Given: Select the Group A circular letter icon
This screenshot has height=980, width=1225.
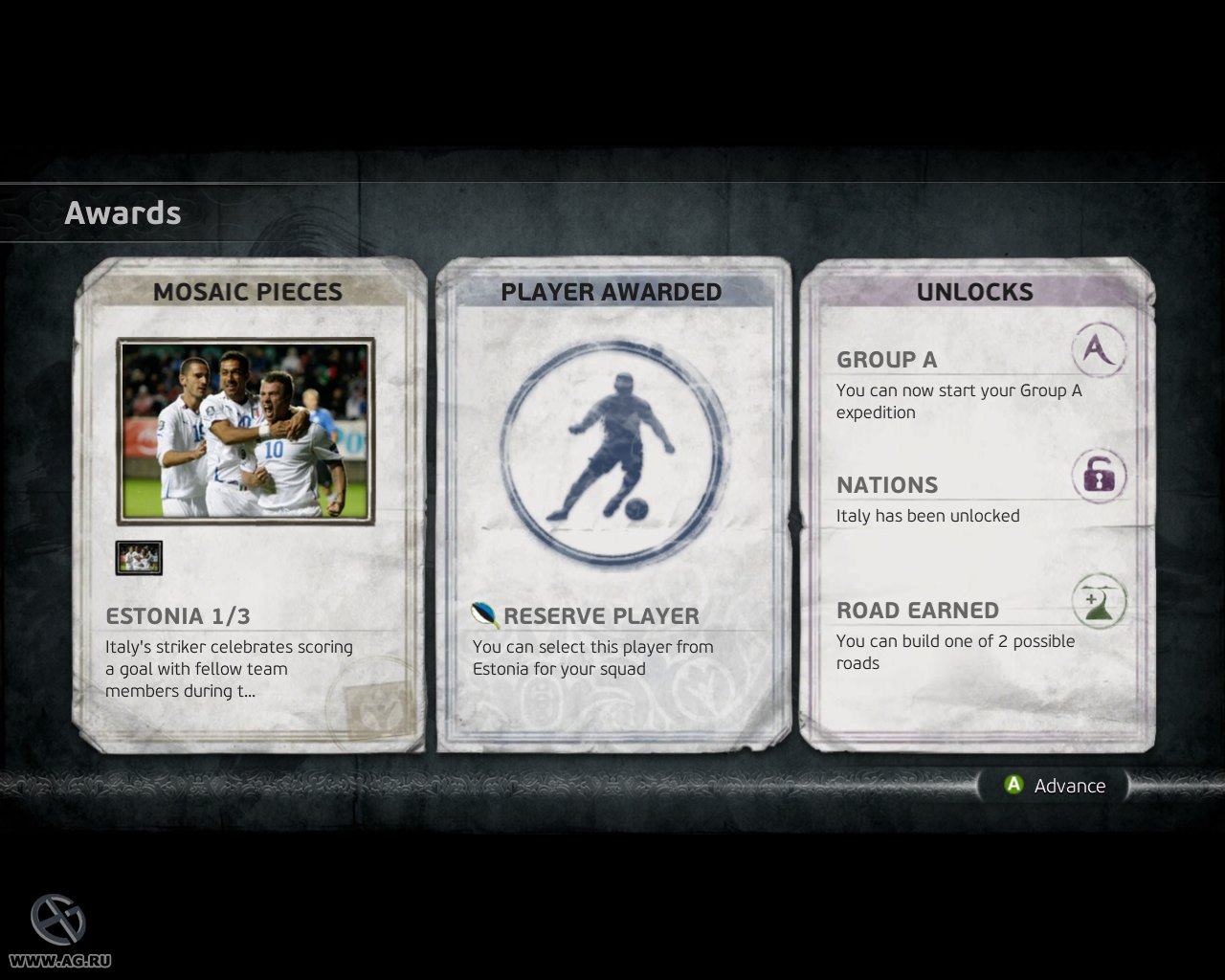Looking at the screenshot, I should tap(1097, 350).
